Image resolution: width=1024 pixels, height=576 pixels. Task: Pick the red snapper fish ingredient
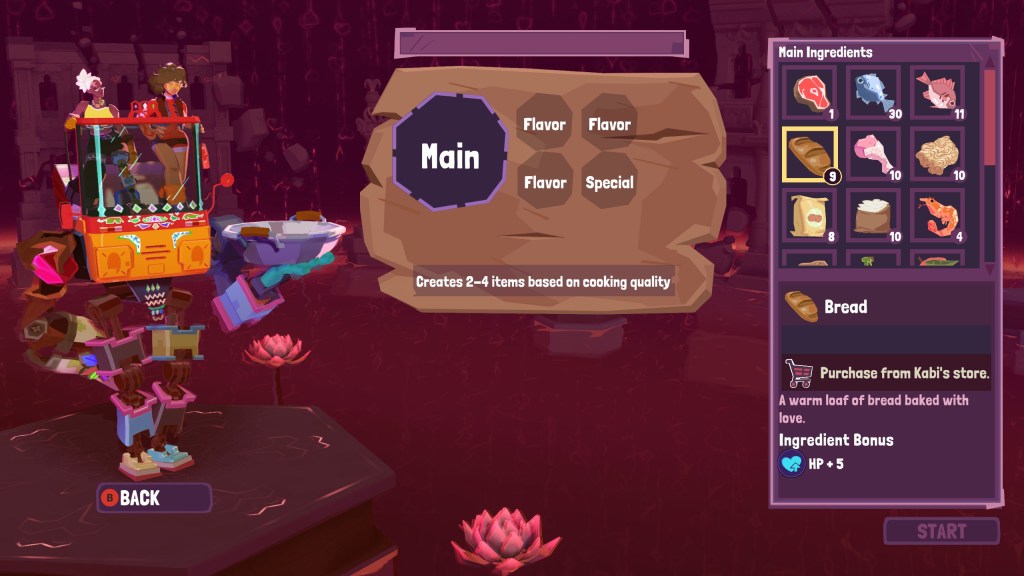tap(938, 94)
